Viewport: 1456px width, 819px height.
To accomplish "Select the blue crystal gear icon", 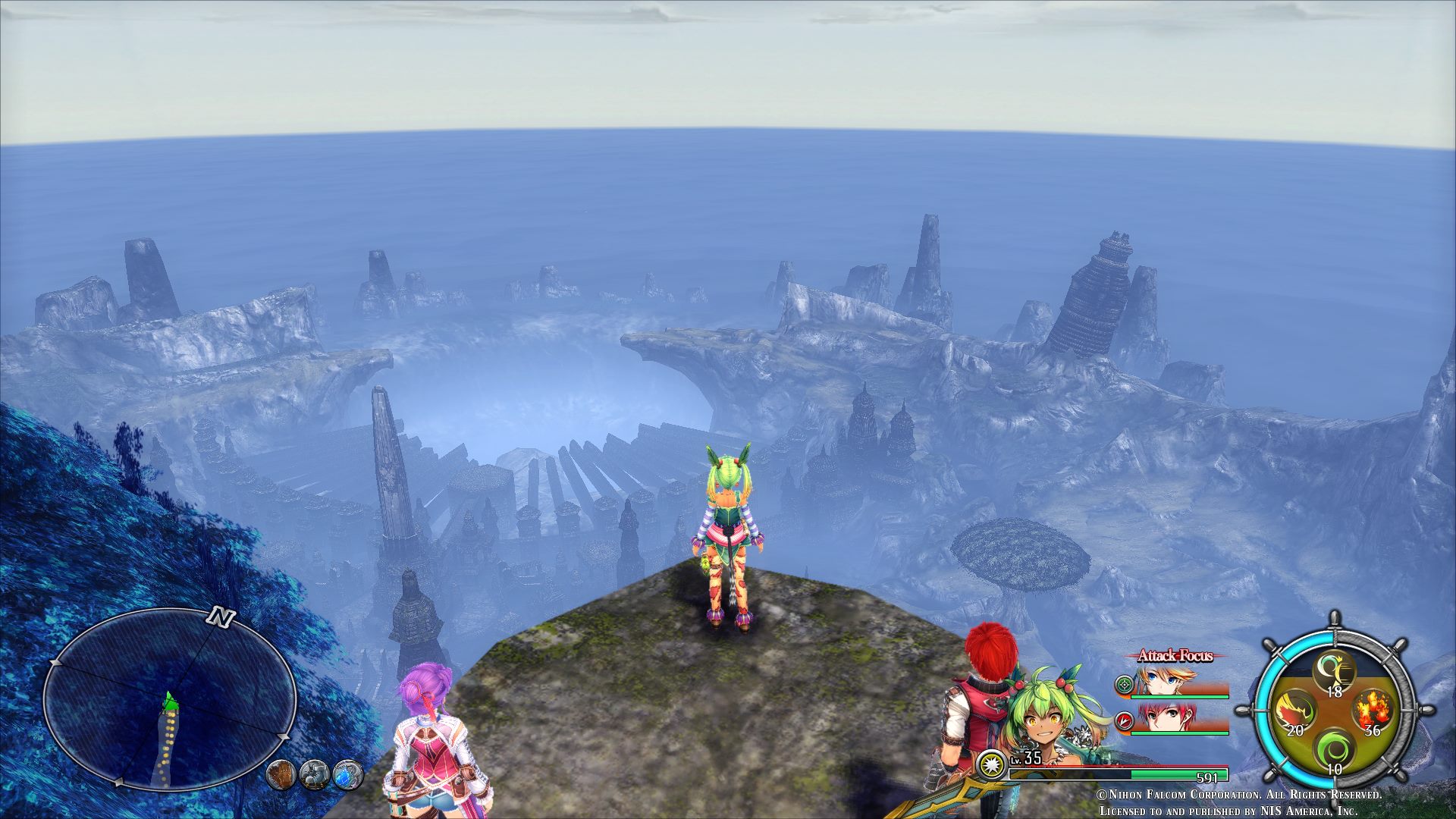I will 348,774.
